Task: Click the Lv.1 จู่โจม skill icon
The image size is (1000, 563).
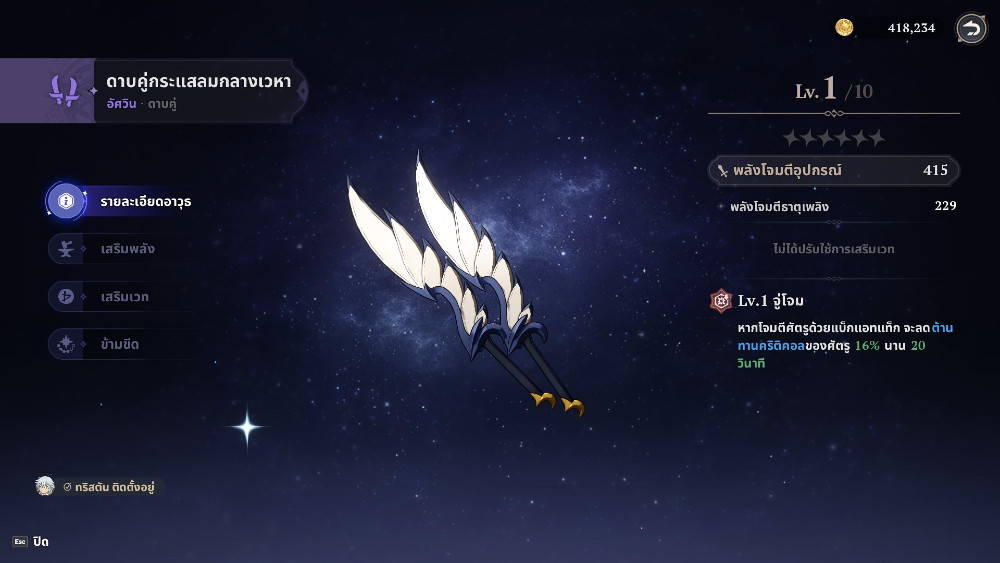Action: [721, 300]
